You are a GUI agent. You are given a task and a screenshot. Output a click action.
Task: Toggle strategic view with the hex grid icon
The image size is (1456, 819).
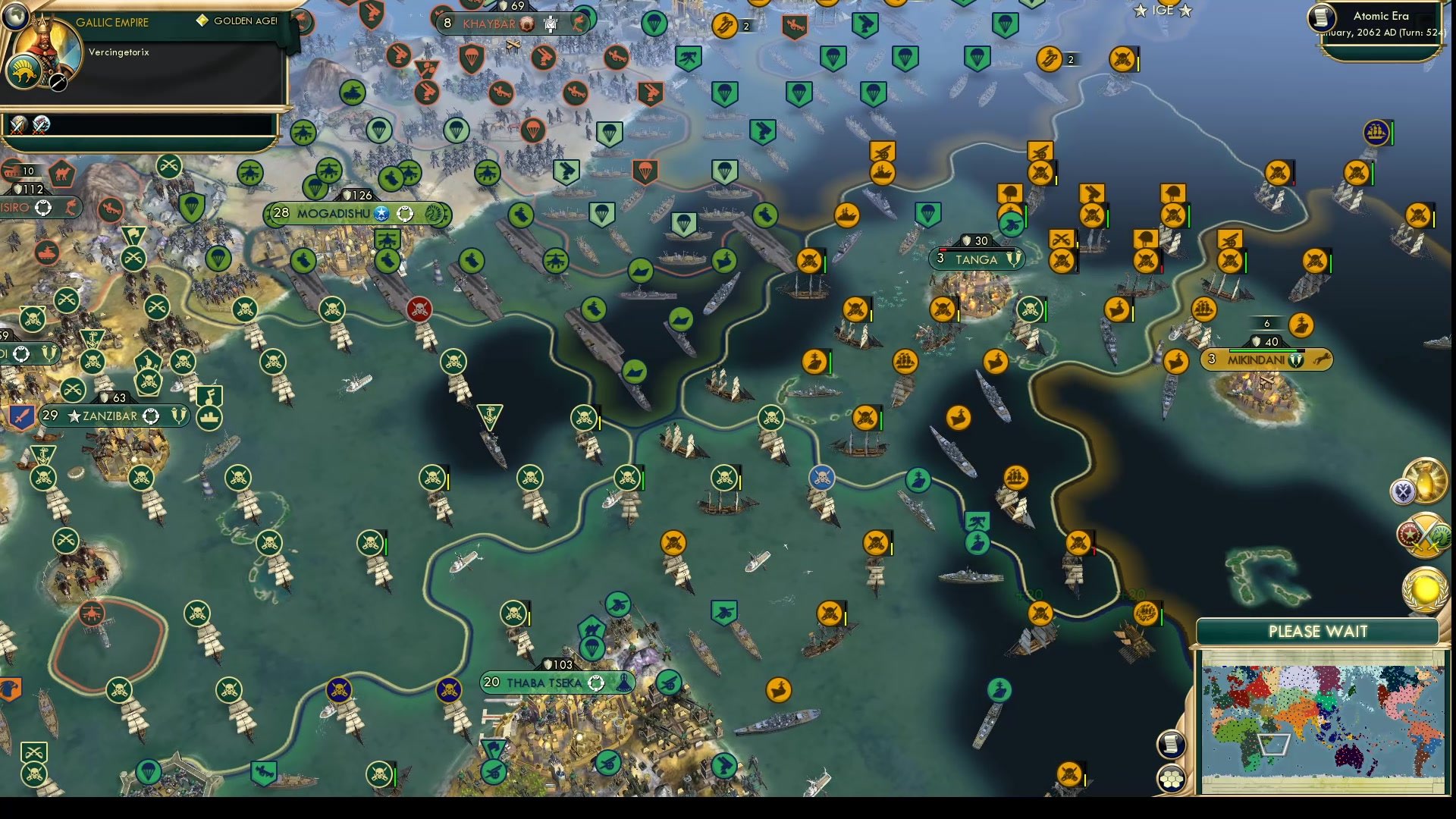coord(1172,778)
